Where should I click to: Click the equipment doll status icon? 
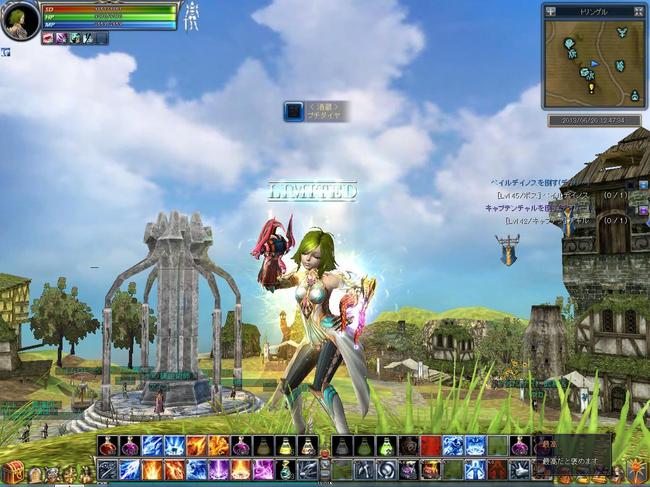coord(190,17)
